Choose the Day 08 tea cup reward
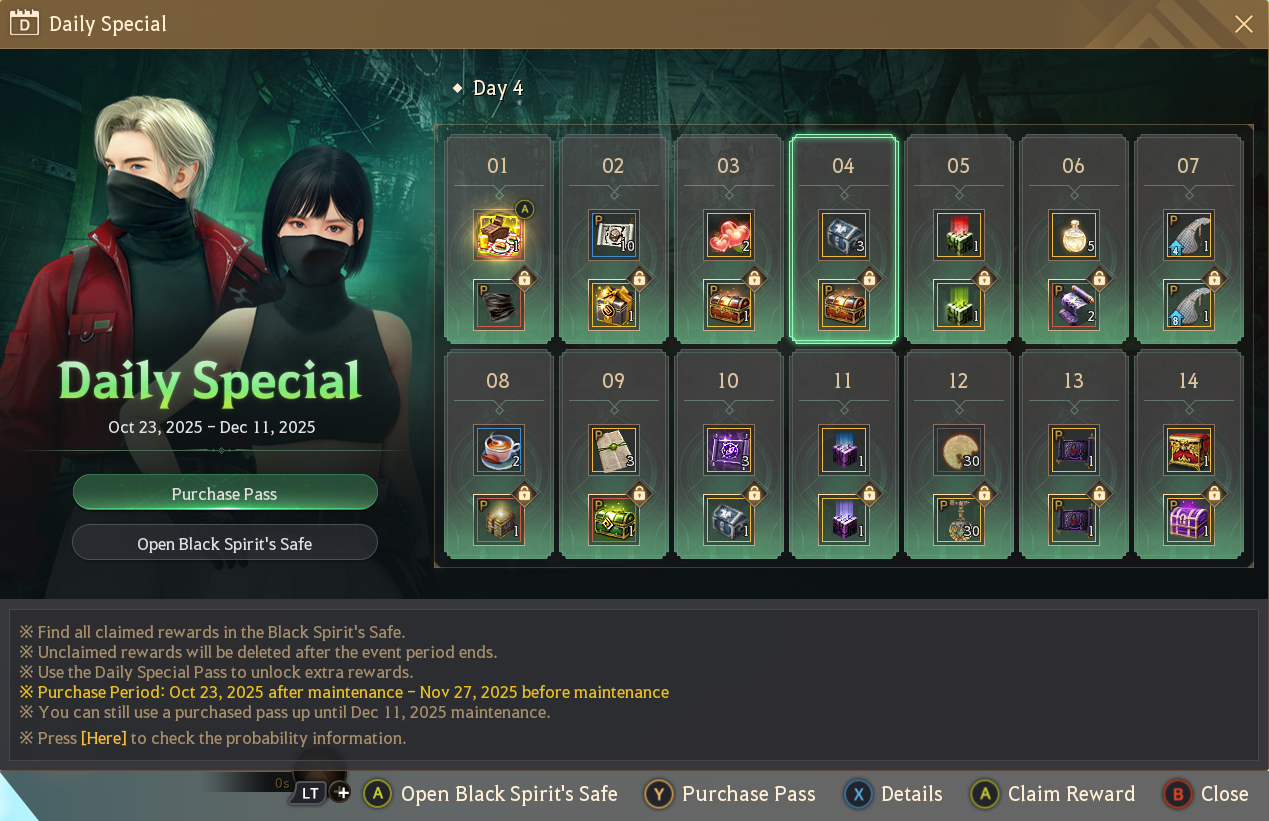The height and width of the screenshot is (821, 1269). pos(498,450)
